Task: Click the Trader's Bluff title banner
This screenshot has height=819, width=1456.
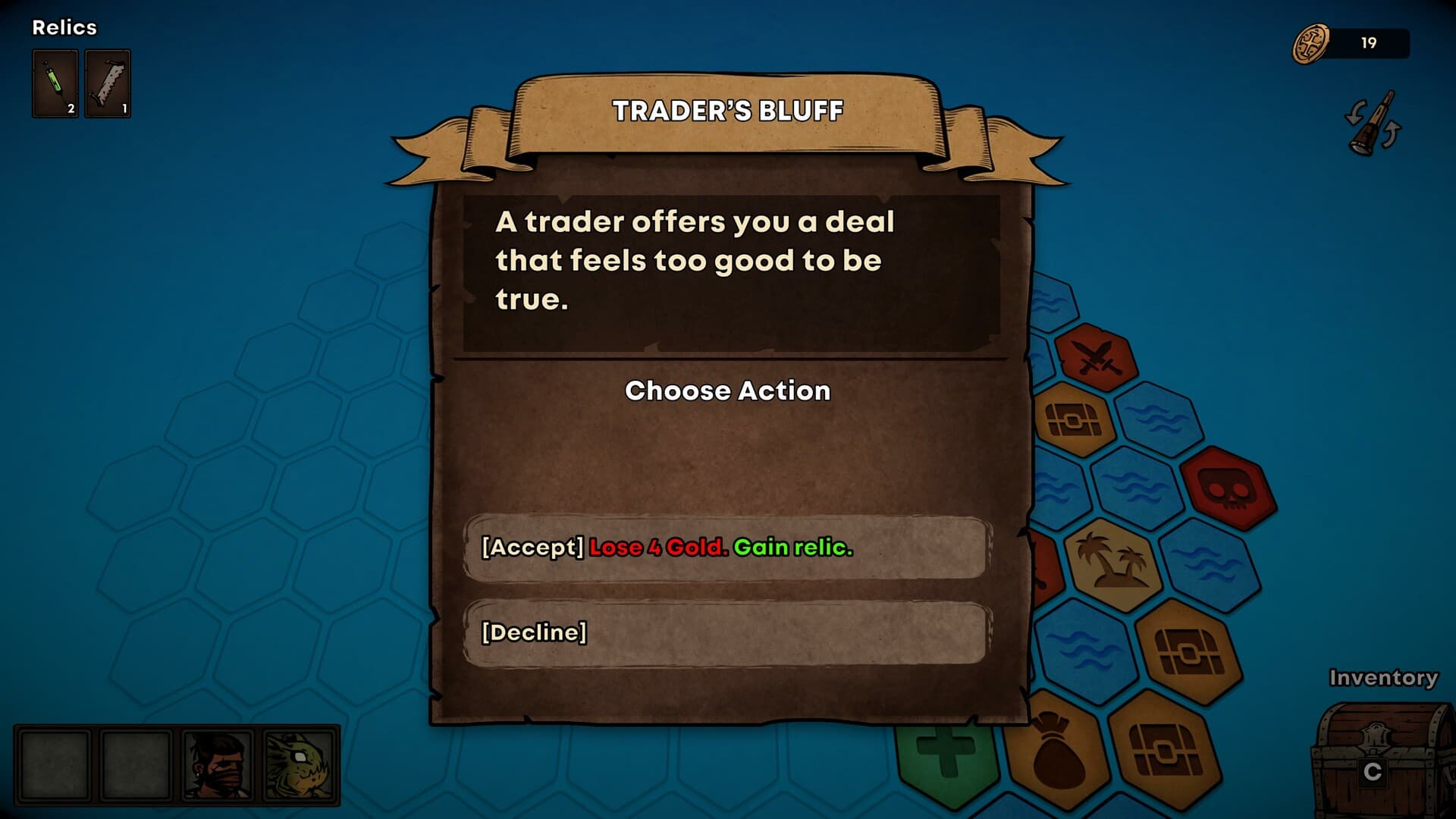Action: click(x=726, y=111)
